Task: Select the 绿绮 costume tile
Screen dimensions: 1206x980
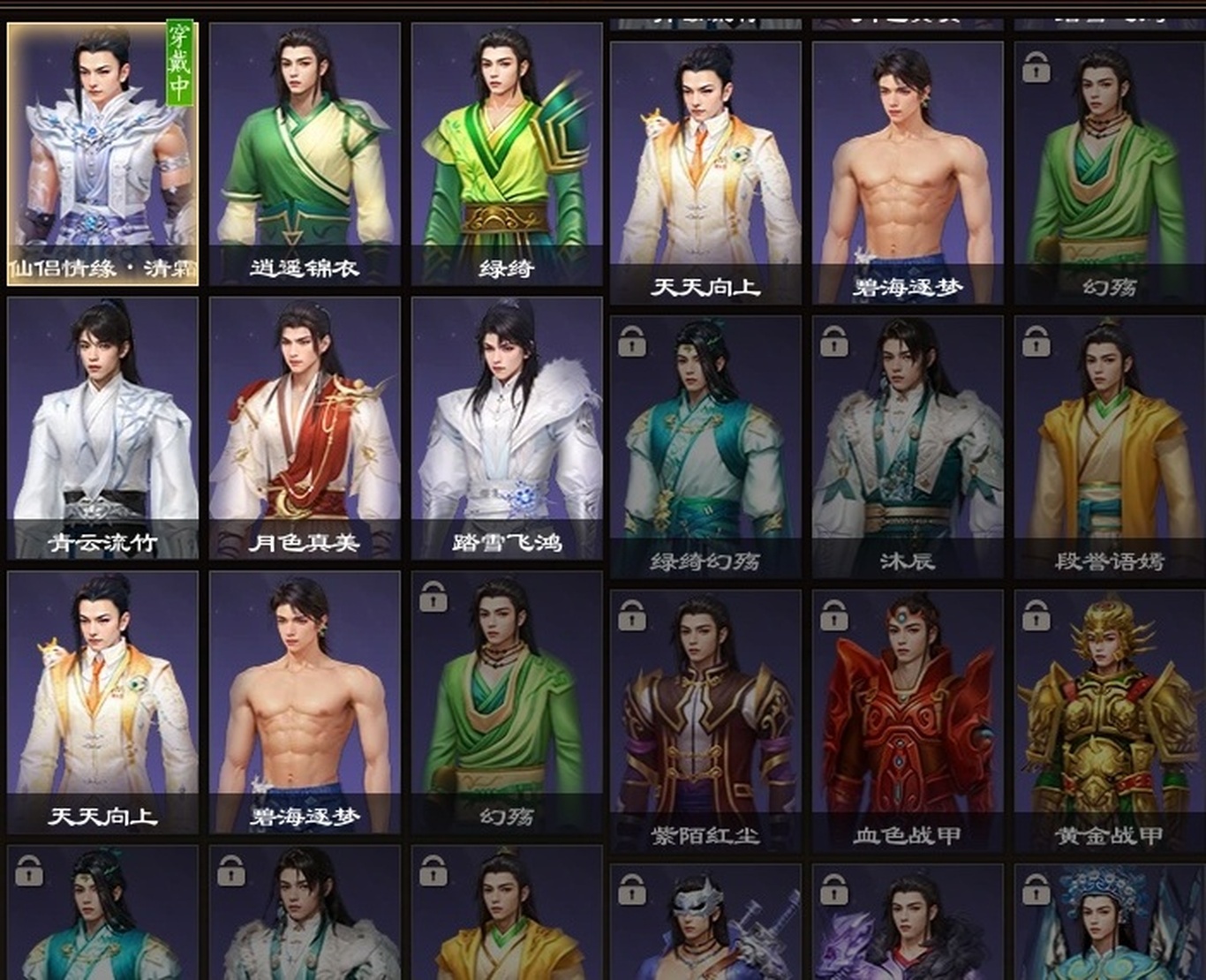Action: click(x=507, y=155)
